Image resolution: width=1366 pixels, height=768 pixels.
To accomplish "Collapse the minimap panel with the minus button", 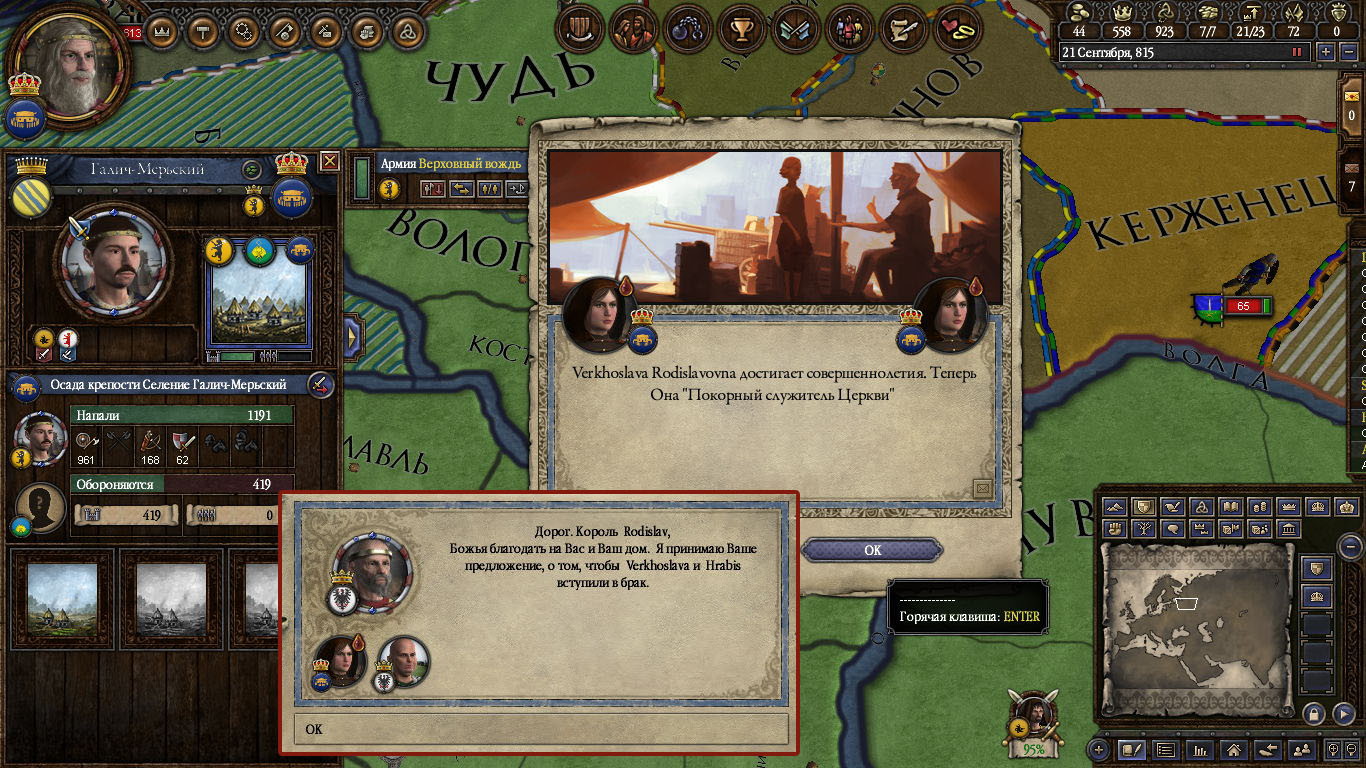I will coord(1350,547).
